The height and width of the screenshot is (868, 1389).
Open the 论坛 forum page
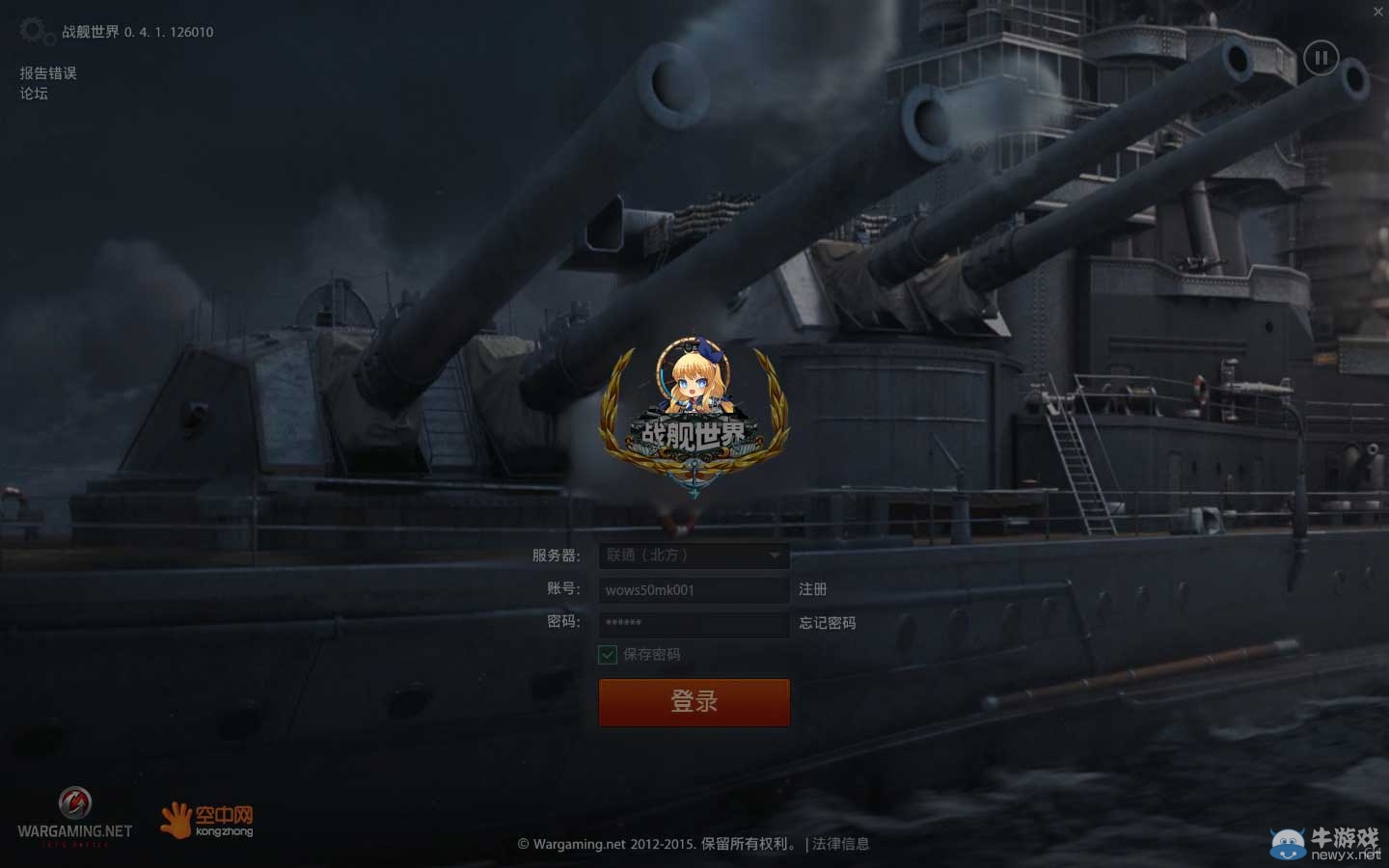pyautogui.click(x=32, y=94)
